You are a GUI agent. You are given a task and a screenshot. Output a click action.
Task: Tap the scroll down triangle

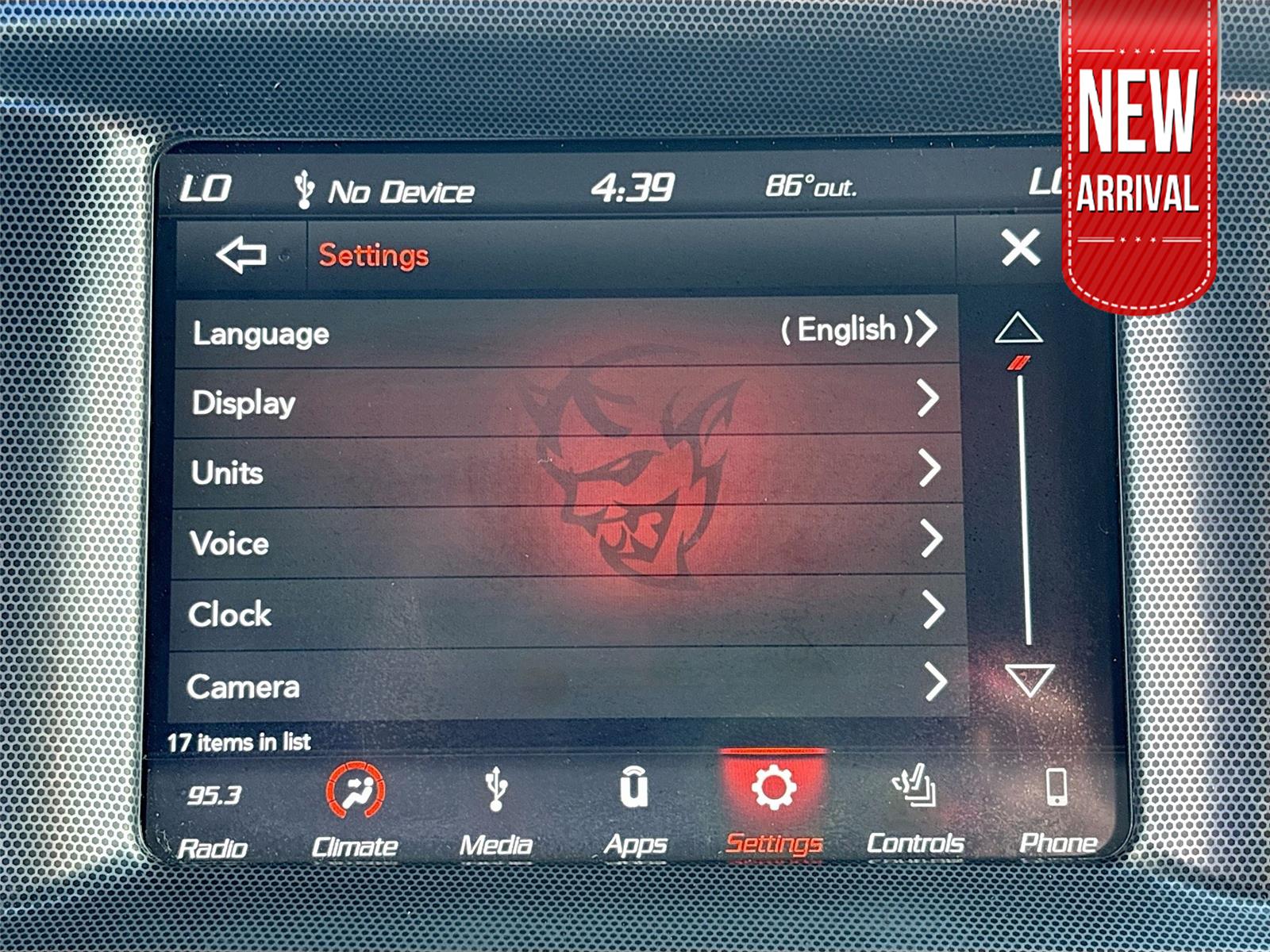pos(1024,678)
